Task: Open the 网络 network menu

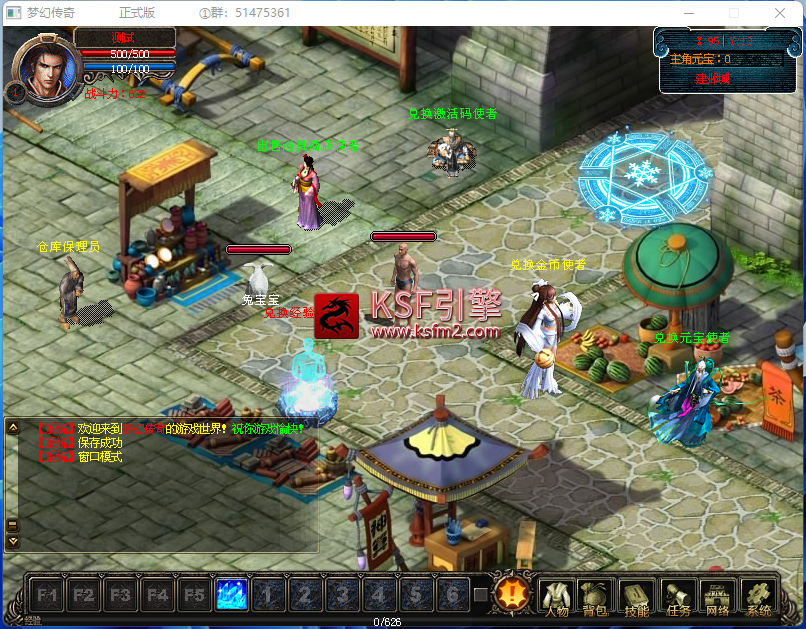Action: (x=718, y=597)
